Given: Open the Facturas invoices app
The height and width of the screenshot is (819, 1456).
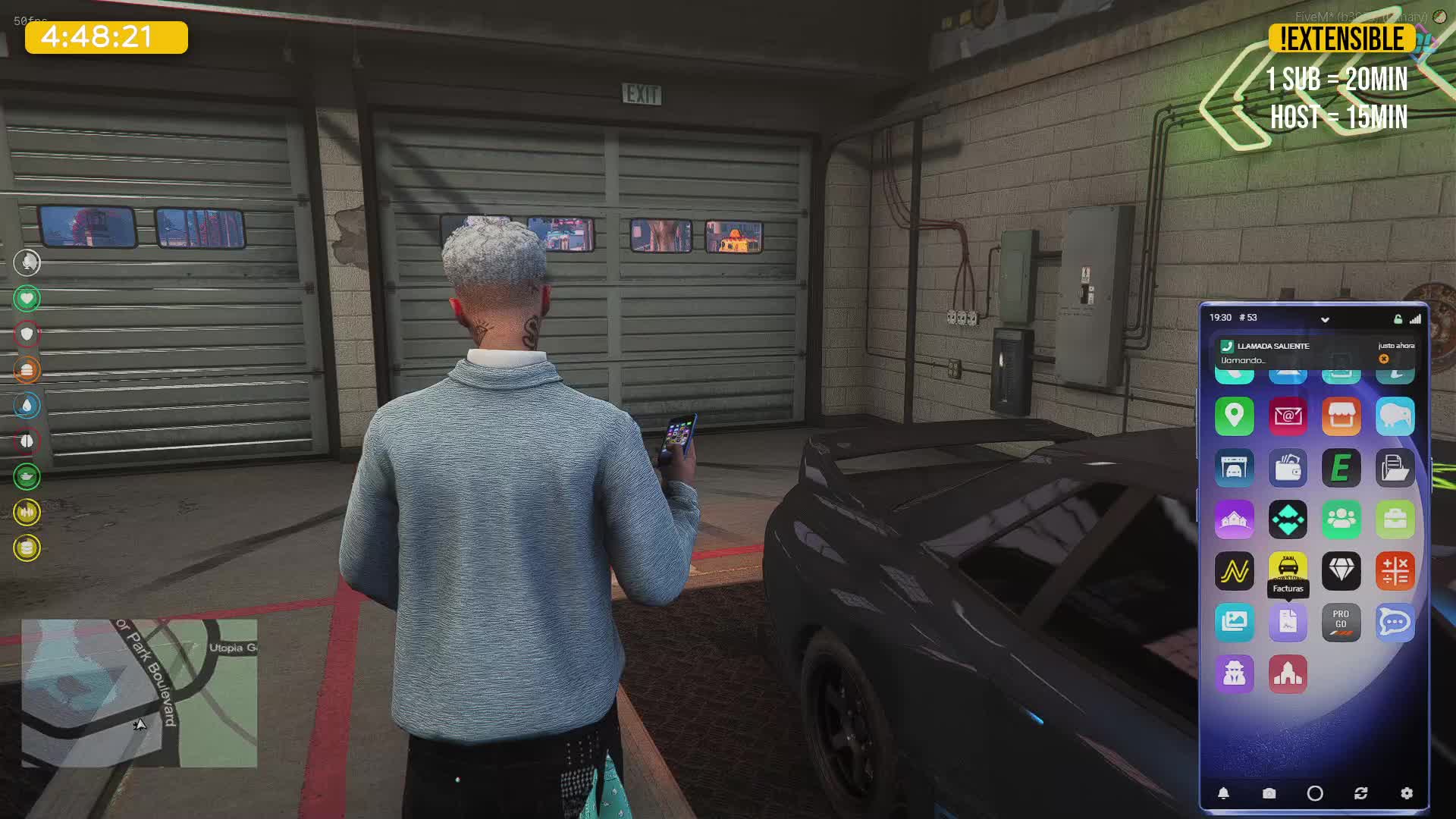Looking at the screenshot, I should [x=1288, y=623].
